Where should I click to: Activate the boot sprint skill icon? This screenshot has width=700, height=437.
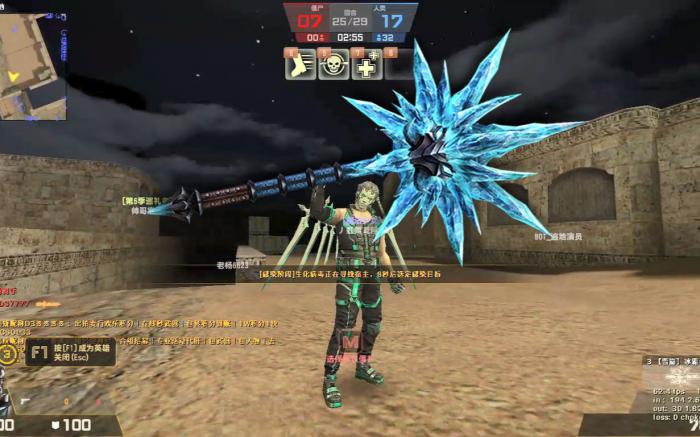[x=300, y=65]
